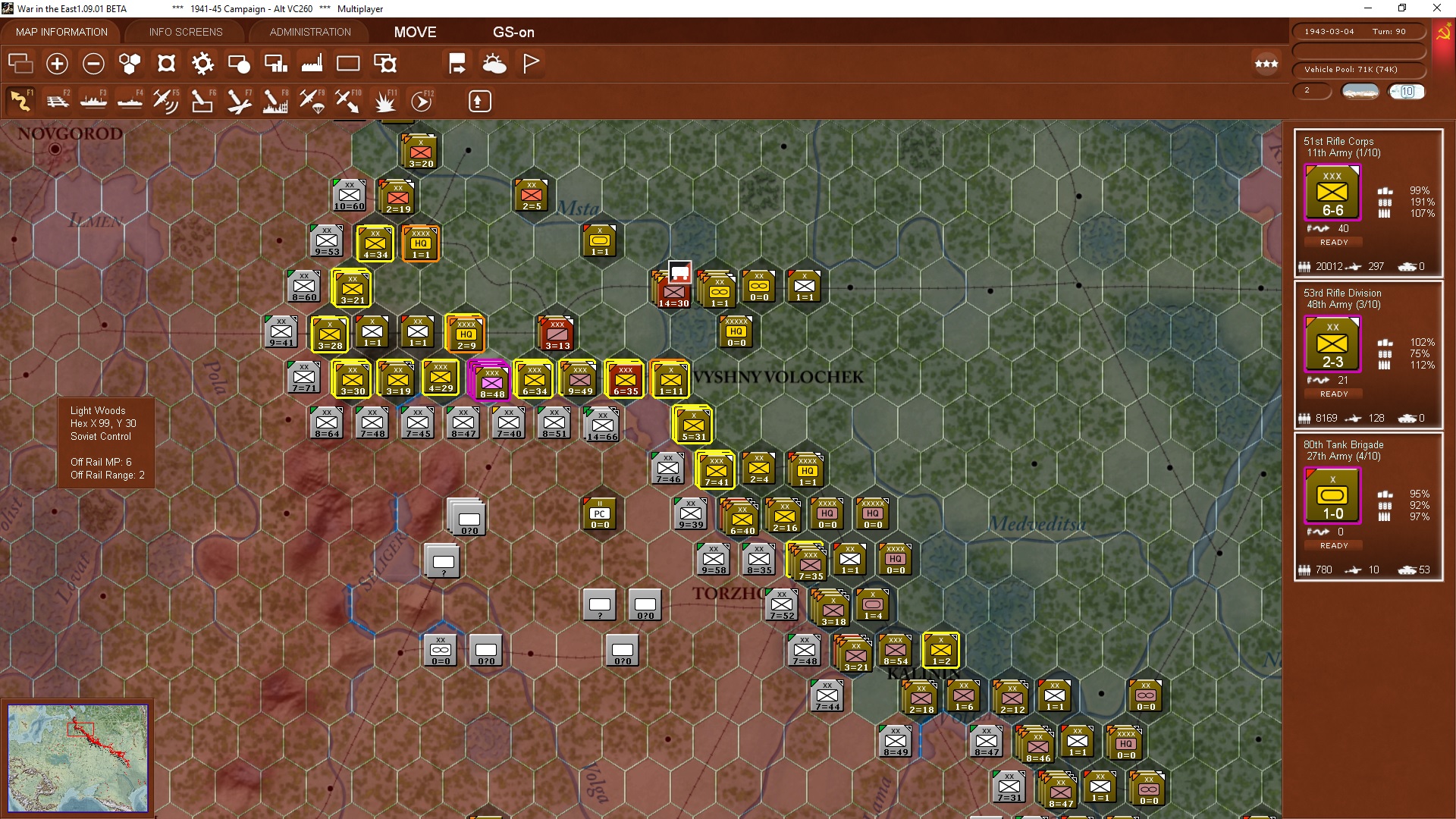This screenshot has width=1456, height=819.
Task: Open the INFO SCREENS menu
Action: pyautogui.click(x=184, y=32)
